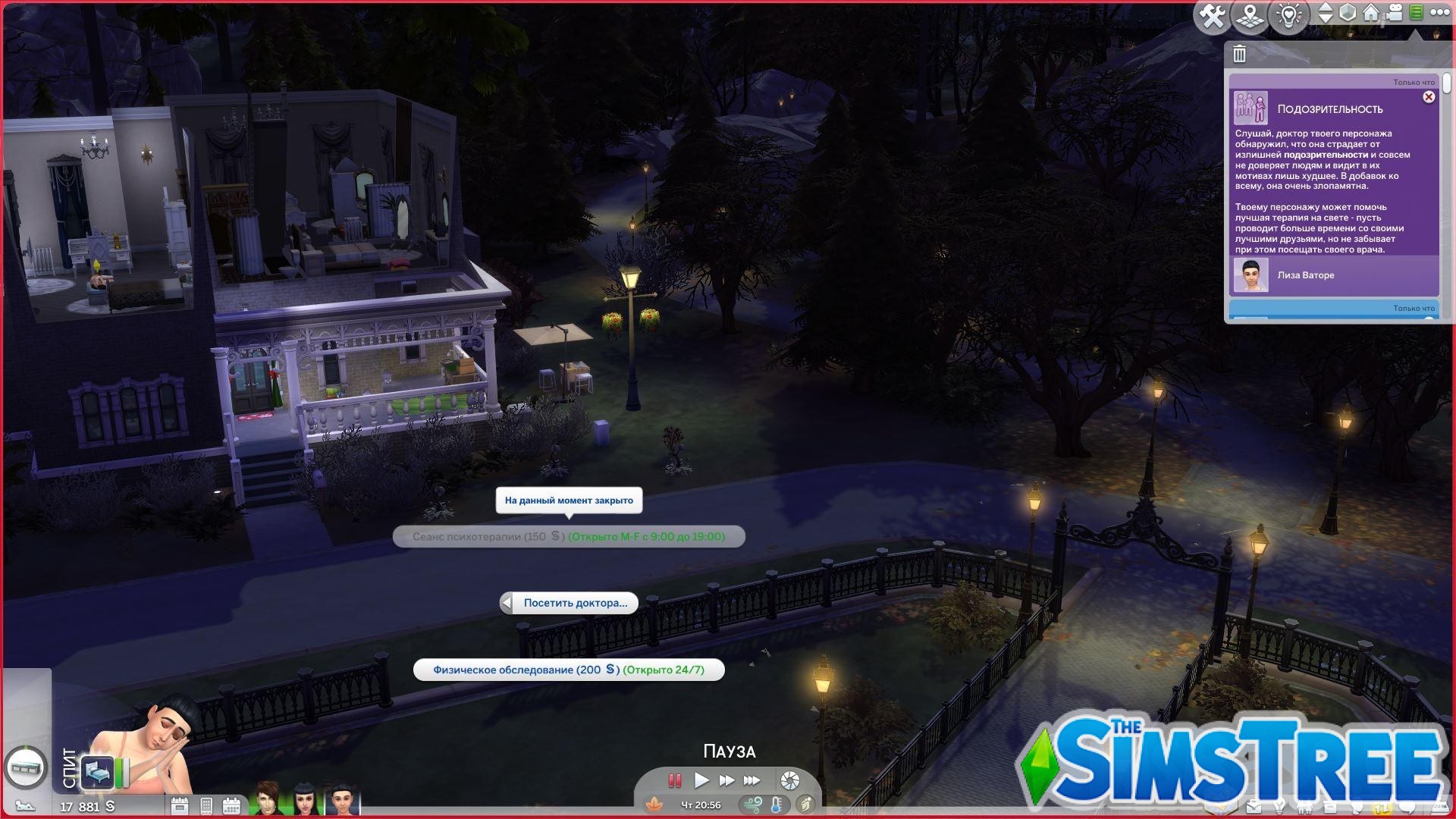
Task: Toggle walls view with the up/down arrows icon
Action: [x=1326, y=13]
